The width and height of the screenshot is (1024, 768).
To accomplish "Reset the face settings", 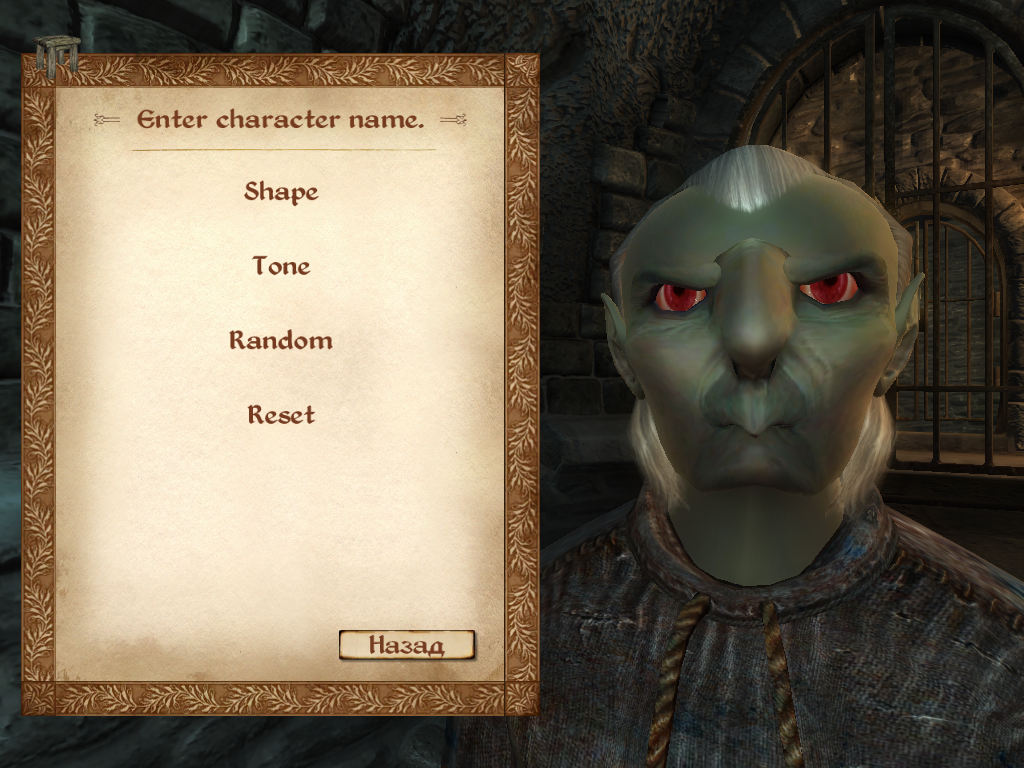I will (x=281, y=414).
